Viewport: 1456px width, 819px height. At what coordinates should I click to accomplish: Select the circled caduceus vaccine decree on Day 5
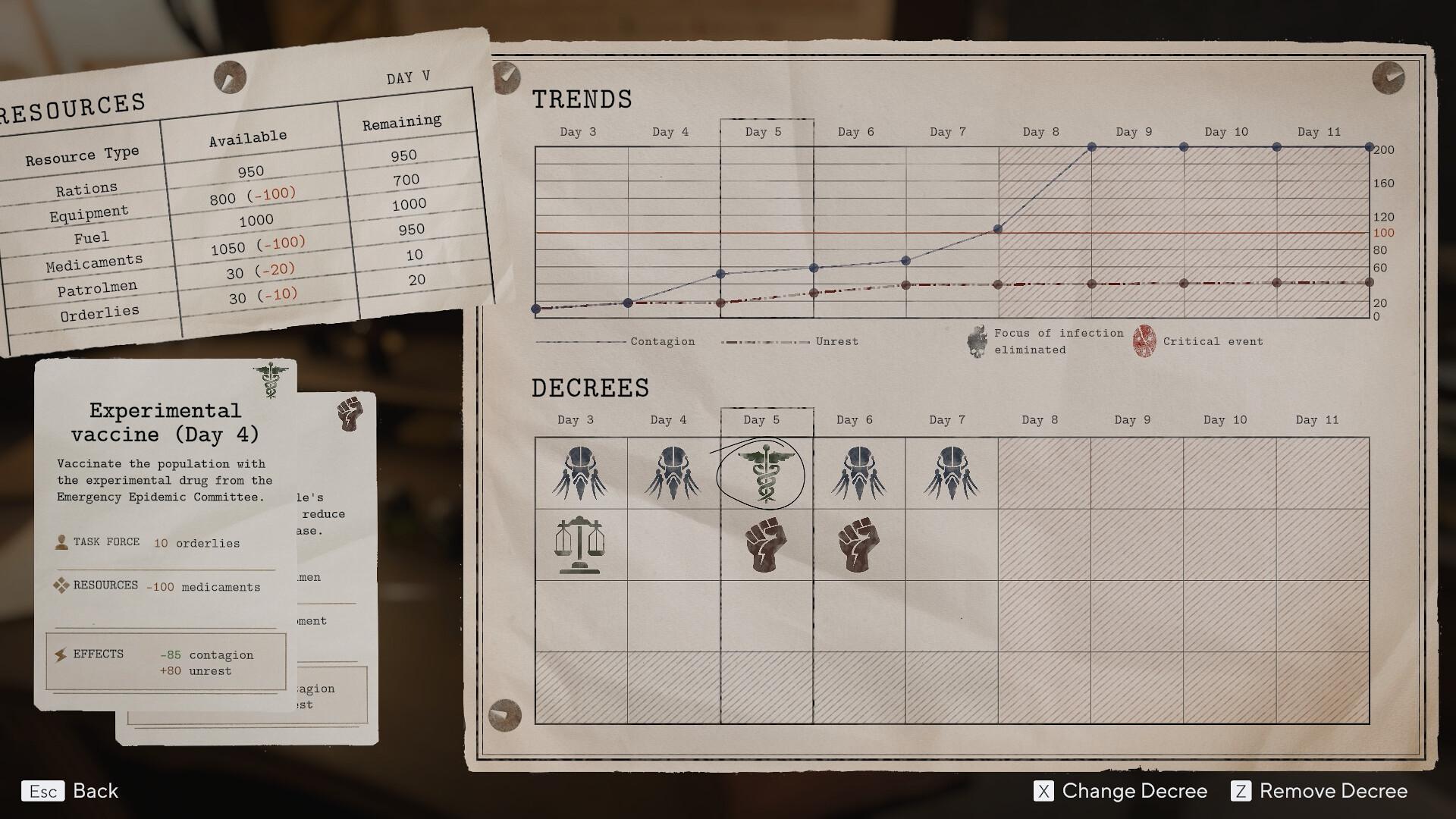tap(766, 472)
